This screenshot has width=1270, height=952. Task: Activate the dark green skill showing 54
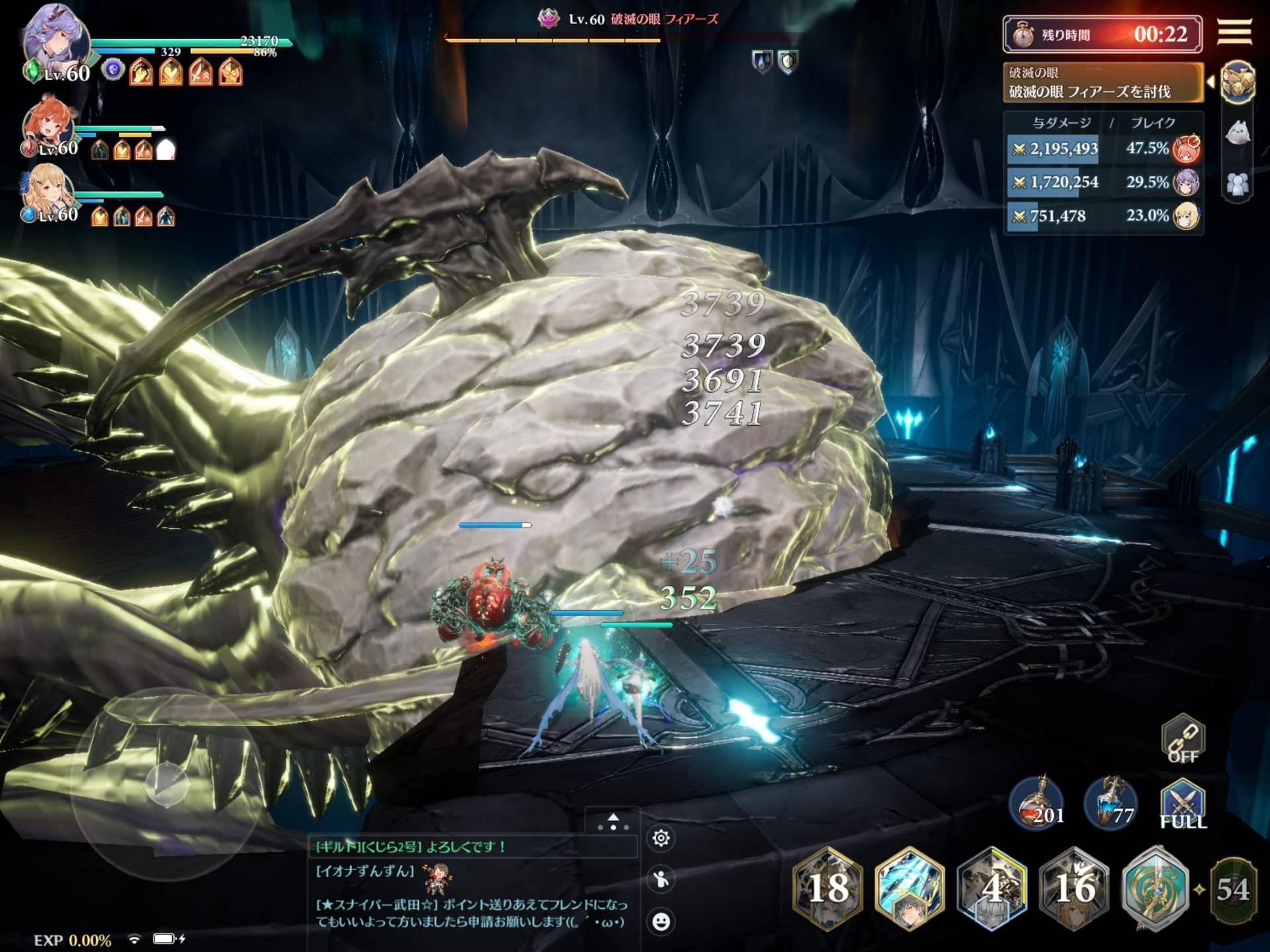(x=1233, y=889)
